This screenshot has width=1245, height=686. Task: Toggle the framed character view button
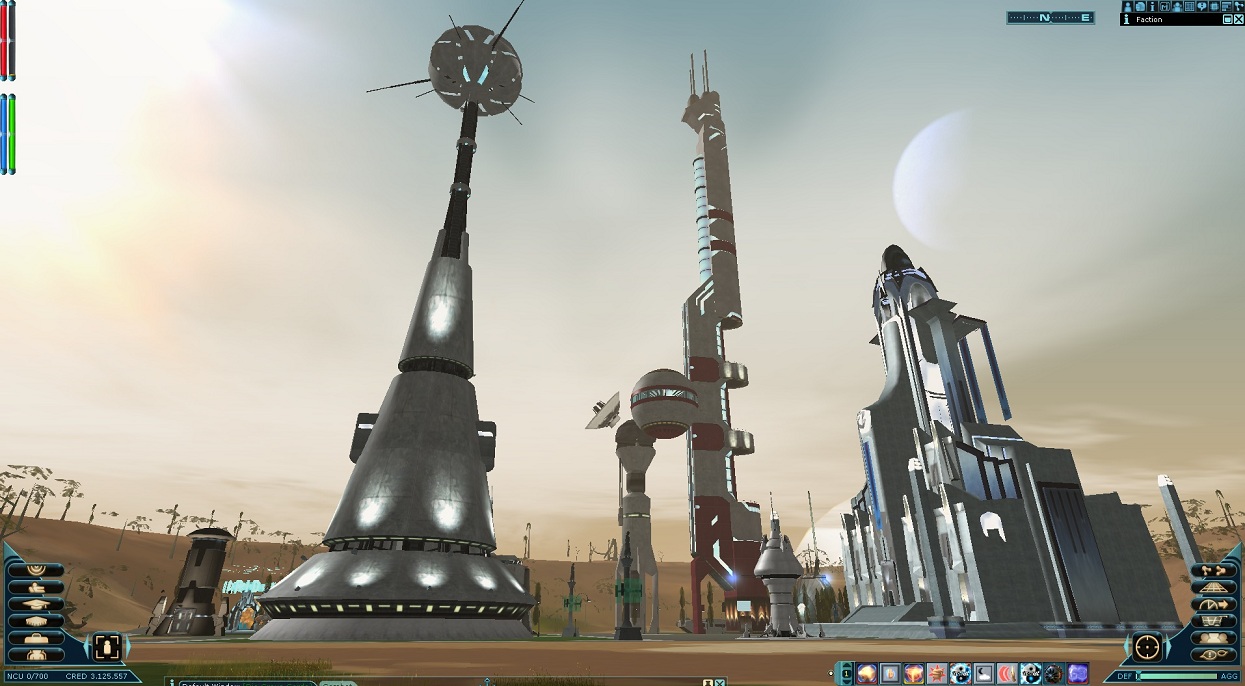(107, 646)
